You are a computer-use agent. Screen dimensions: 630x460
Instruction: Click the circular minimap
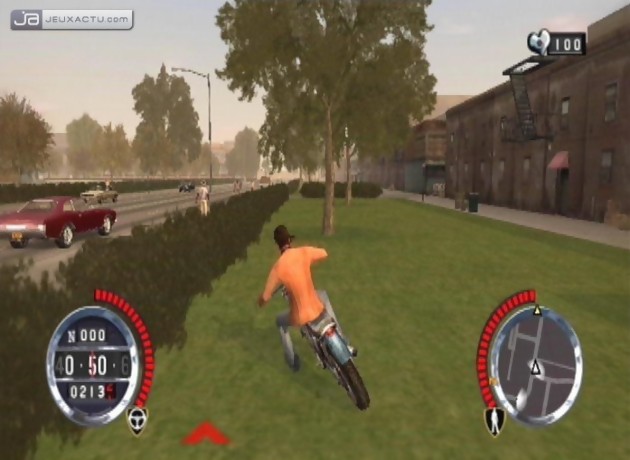pyautogui.click(x=536, y=364)
